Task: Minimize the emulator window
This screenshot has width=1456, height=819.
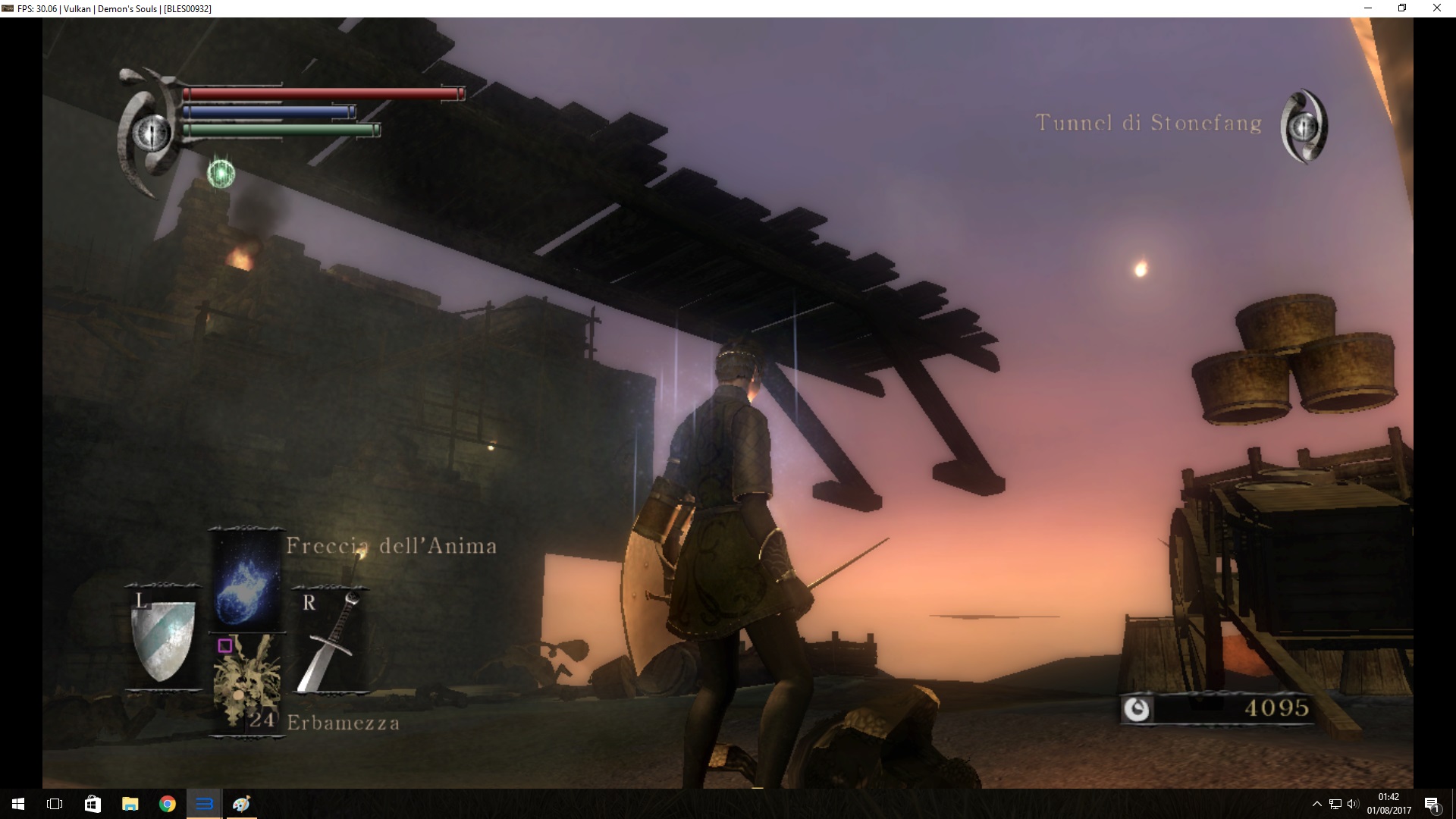Action: pos(1368,8)
